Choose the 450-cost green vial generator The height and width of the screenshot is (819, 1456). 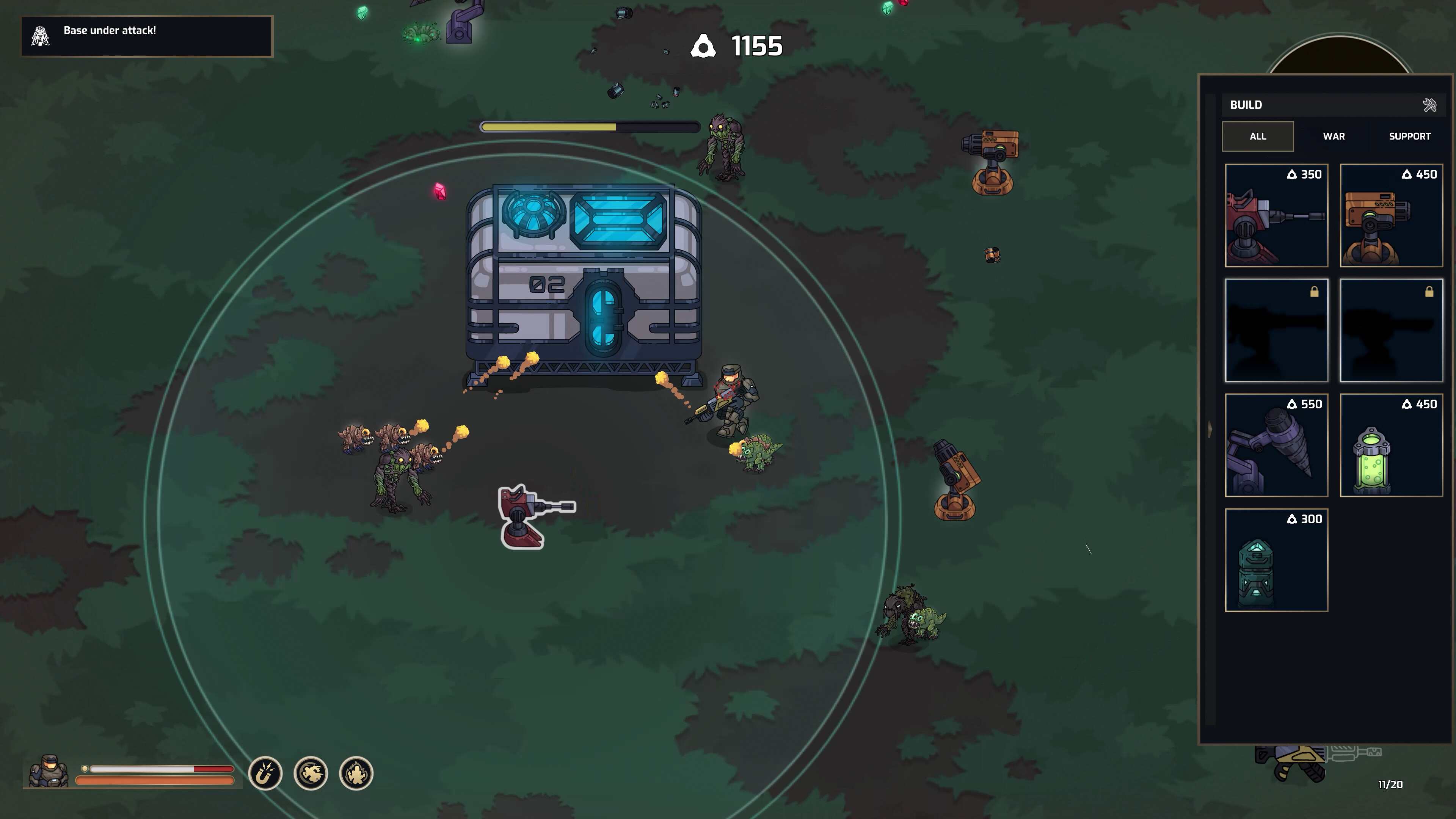pyautogui.click(x=1392, y=447)
